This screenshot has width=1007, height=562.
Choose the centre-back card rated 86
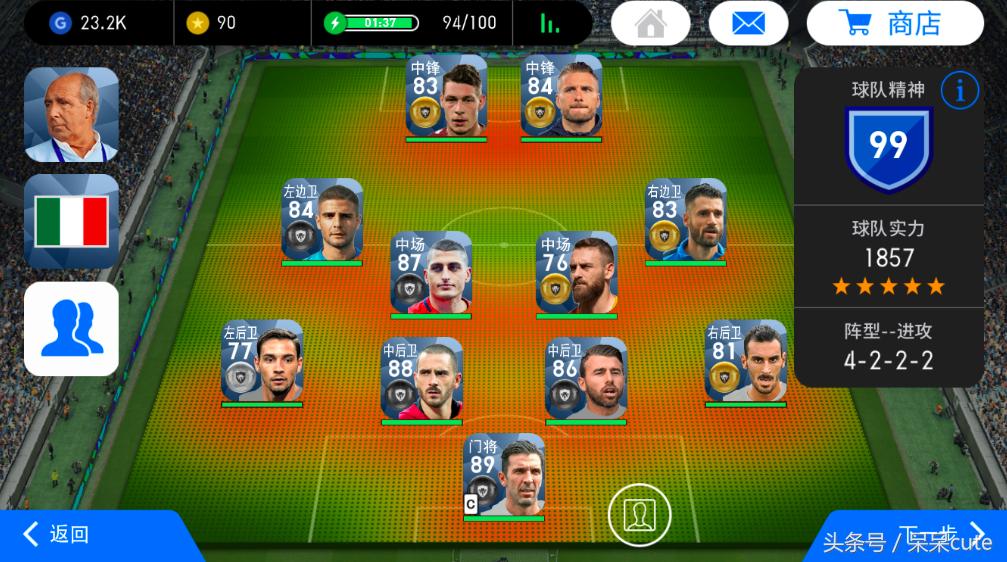[586, 379]
